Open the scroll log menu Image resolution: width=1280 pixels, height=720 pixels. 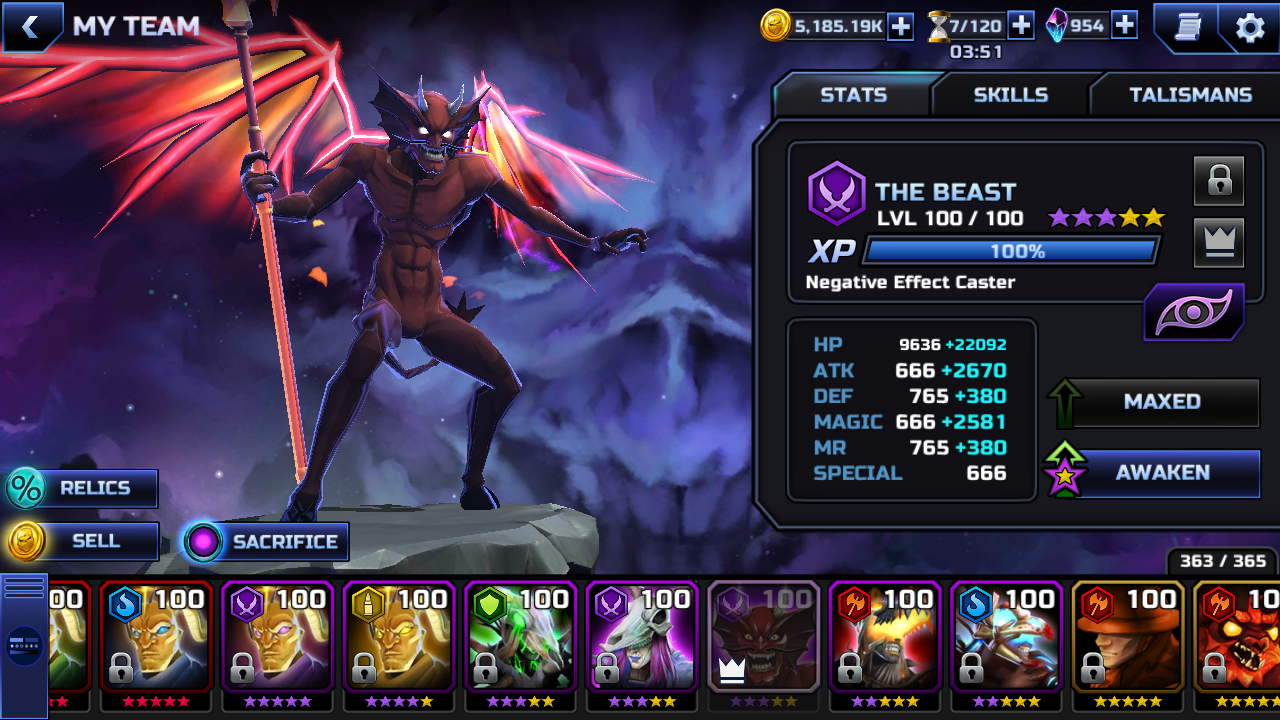pos(1186,27)
